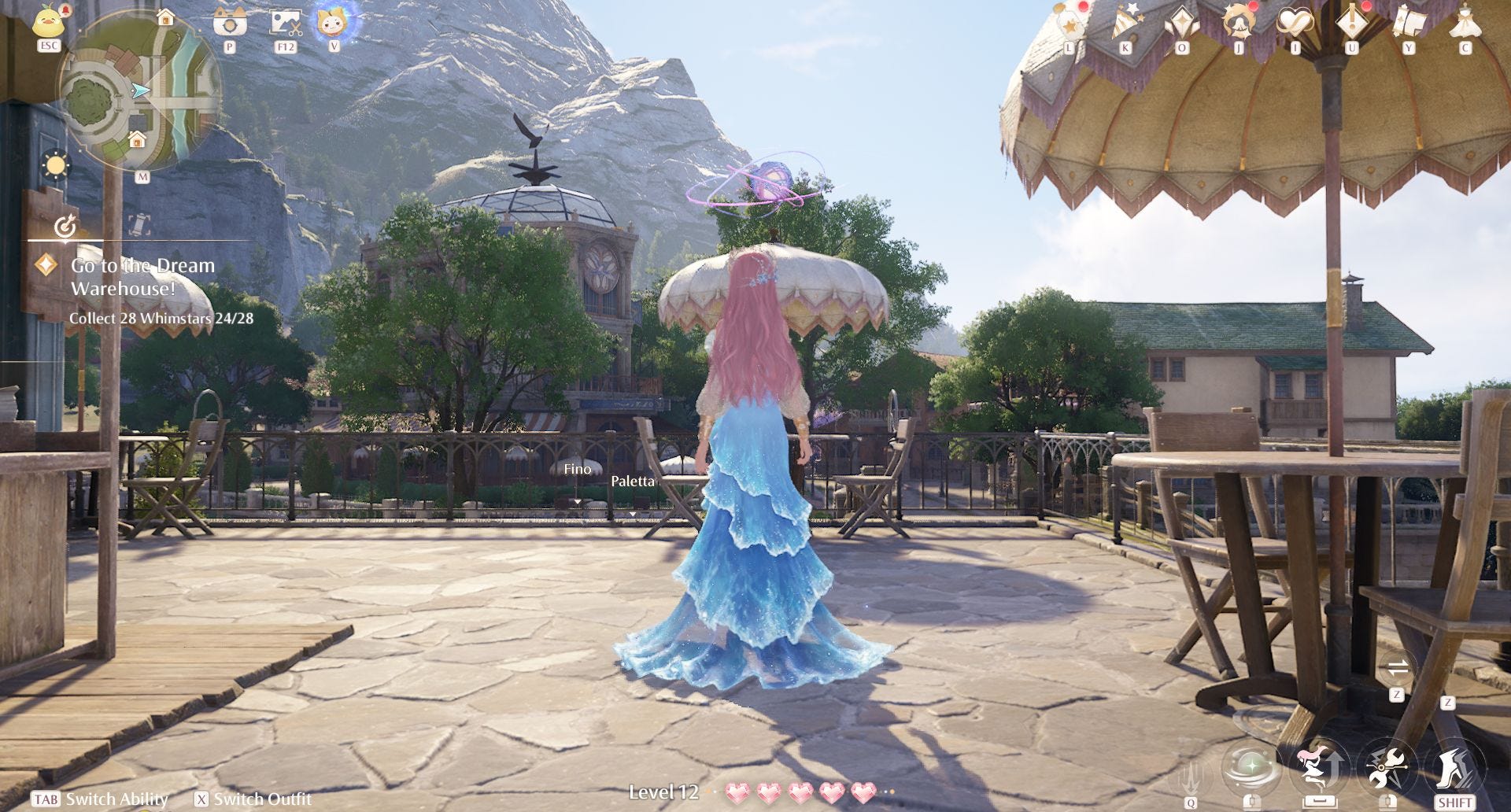1511x812 pixels.
Task: Click the sun time-of-day icon
Action: coord(56,166)
